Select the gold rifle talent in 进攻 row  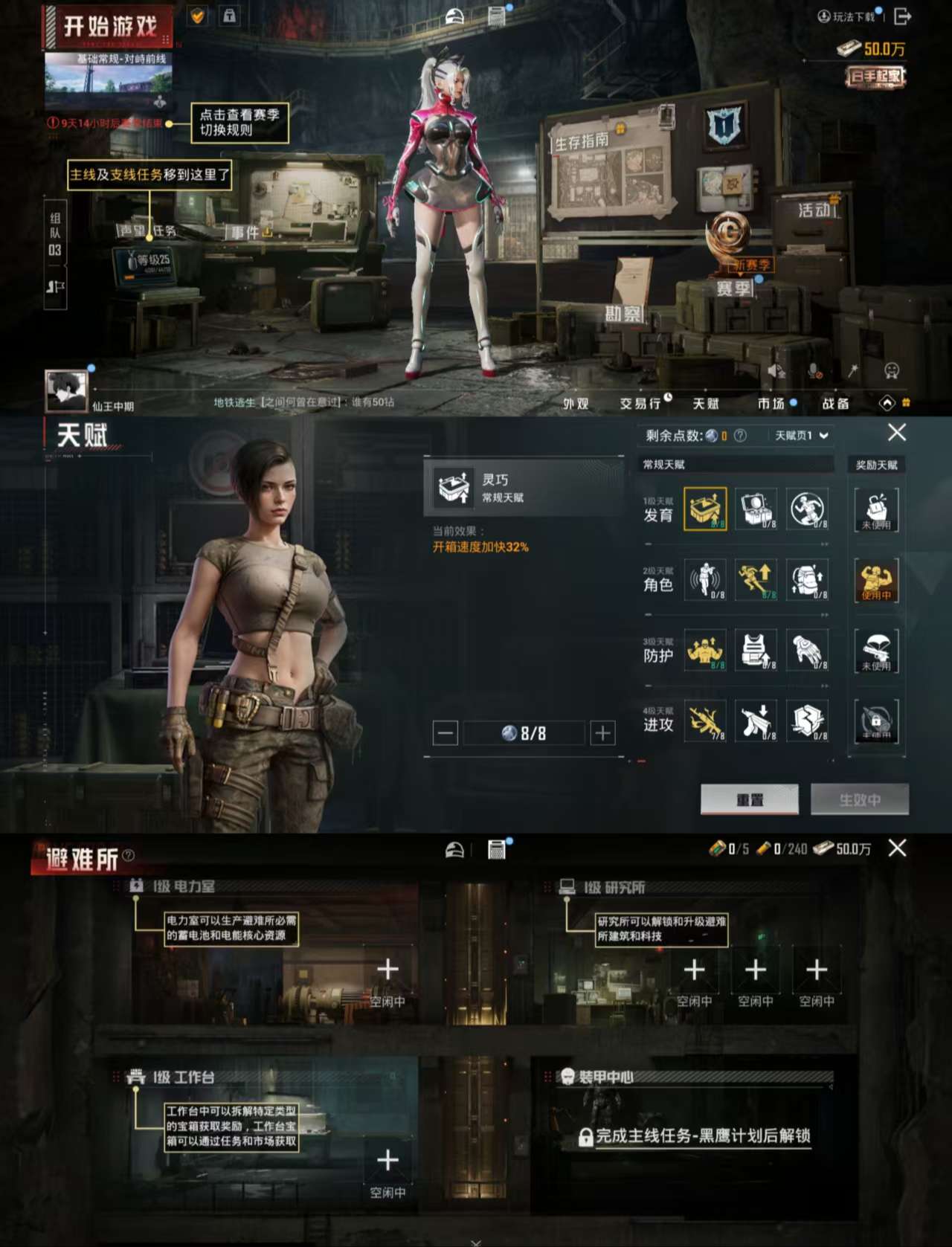(705, 723)
